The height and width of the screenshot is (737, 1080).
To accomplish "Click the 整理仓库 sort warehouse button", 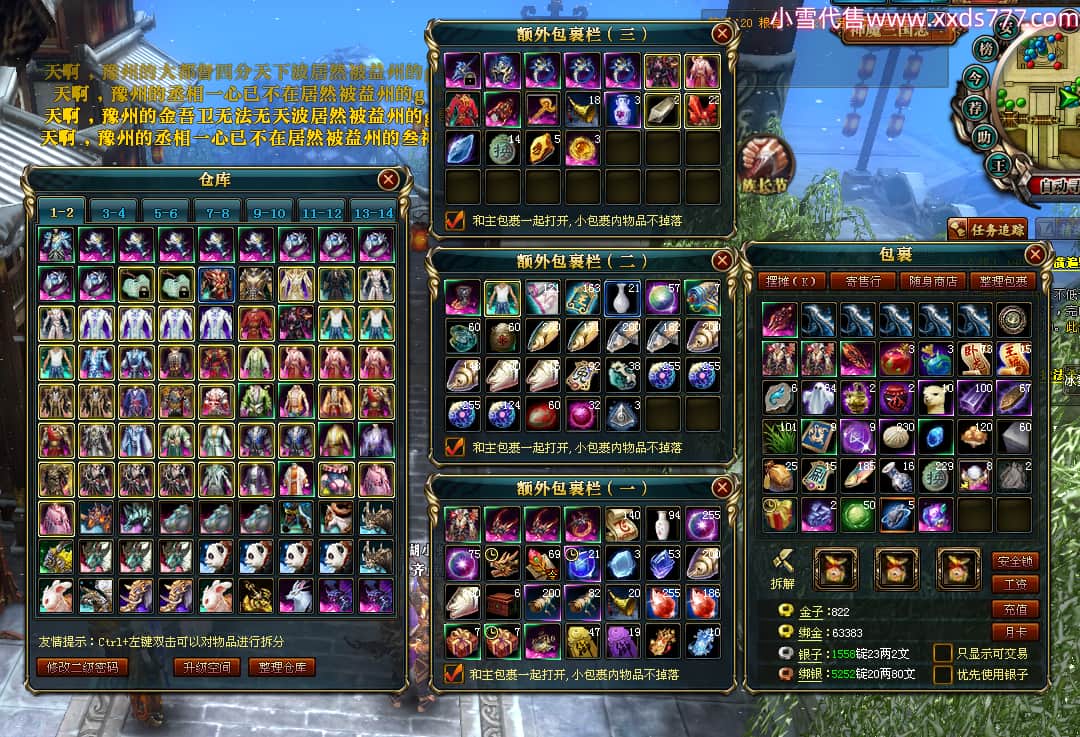I will coord(282,667).
